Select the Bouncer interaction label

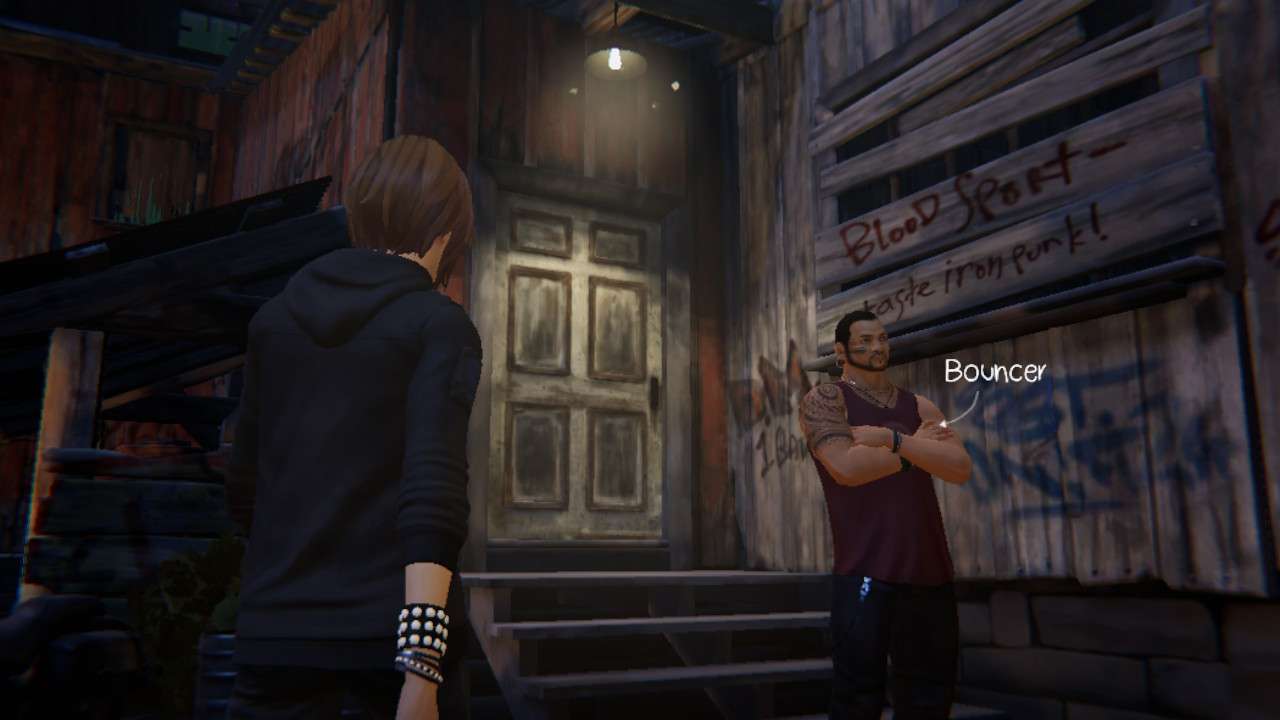(994, 372)
